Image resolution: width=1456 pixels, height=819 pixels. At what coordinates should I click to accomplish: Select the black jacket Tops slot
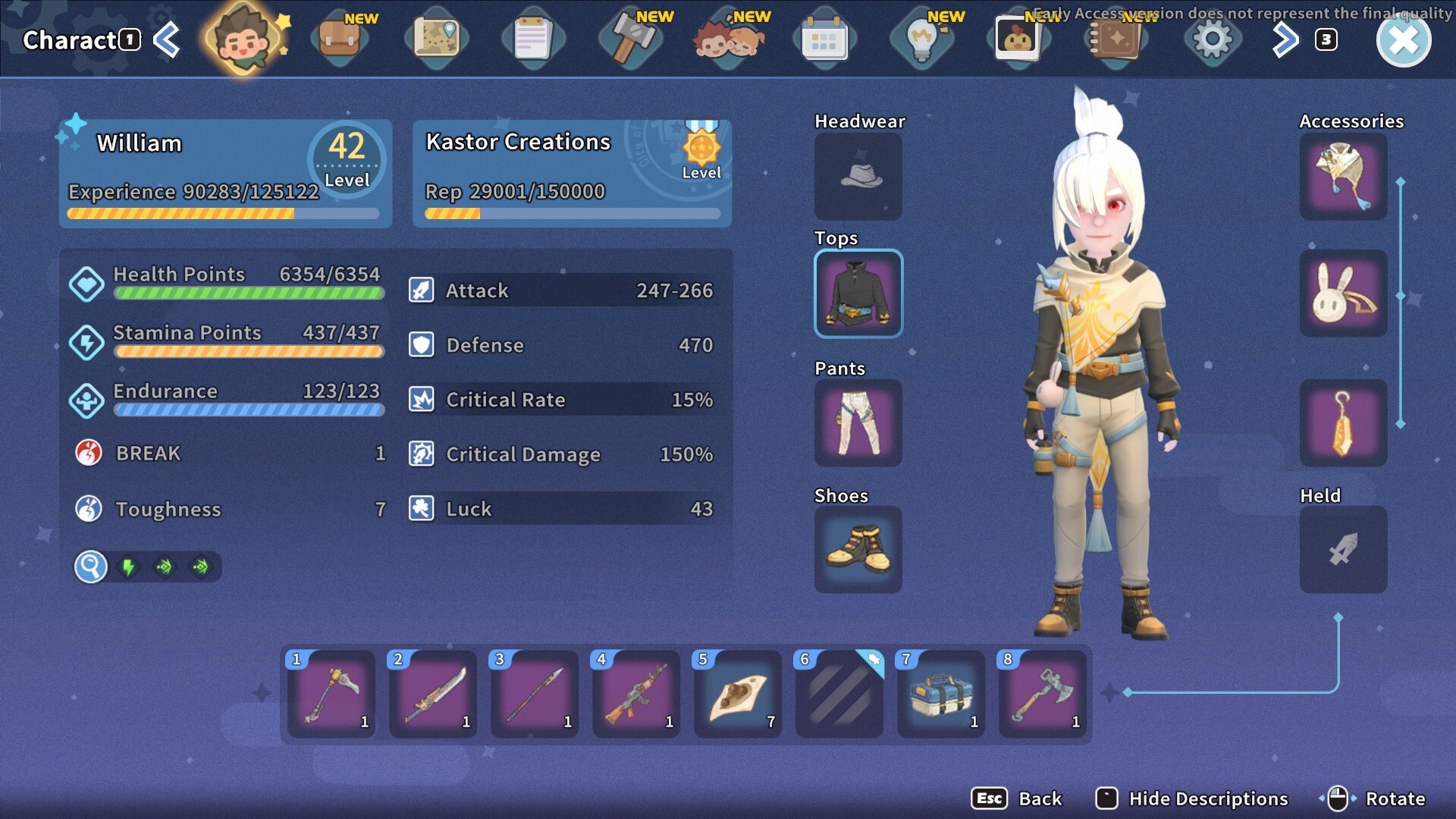tap(858, 293)
